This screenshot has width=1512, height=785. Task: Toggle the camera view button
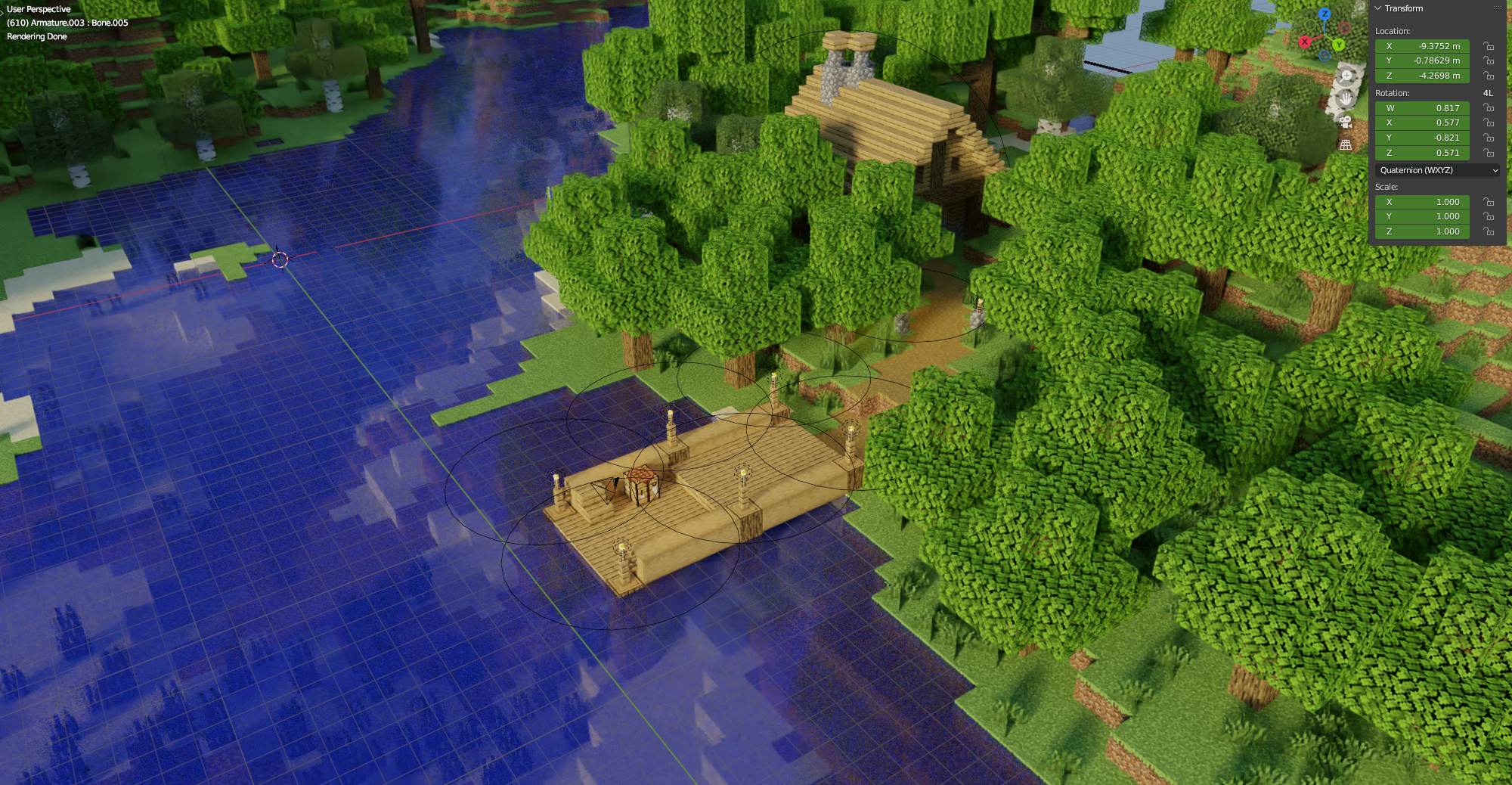1346,122
